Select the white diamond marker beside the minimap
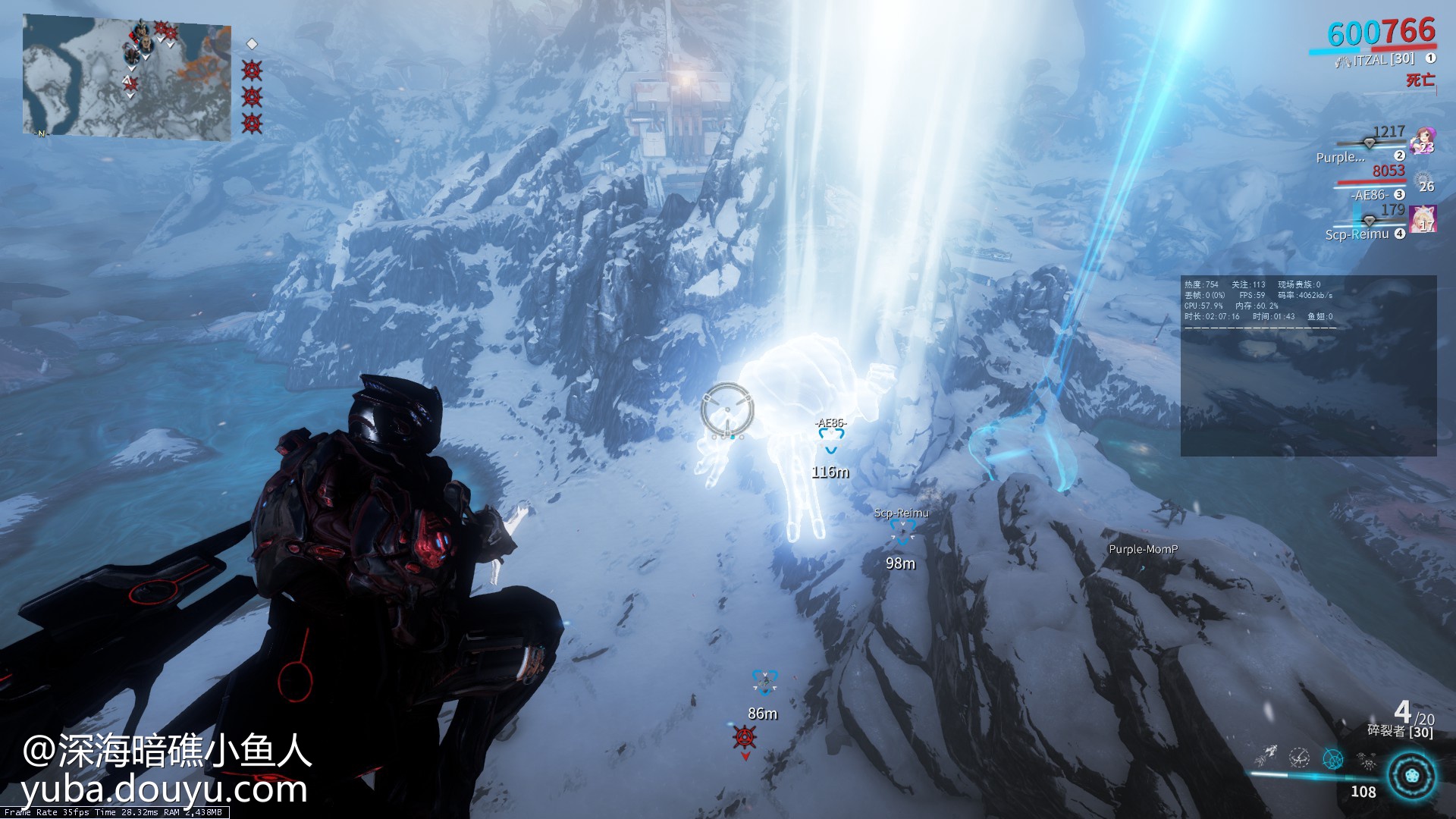This screenshot has height=819, width=1456. point(253,44)
